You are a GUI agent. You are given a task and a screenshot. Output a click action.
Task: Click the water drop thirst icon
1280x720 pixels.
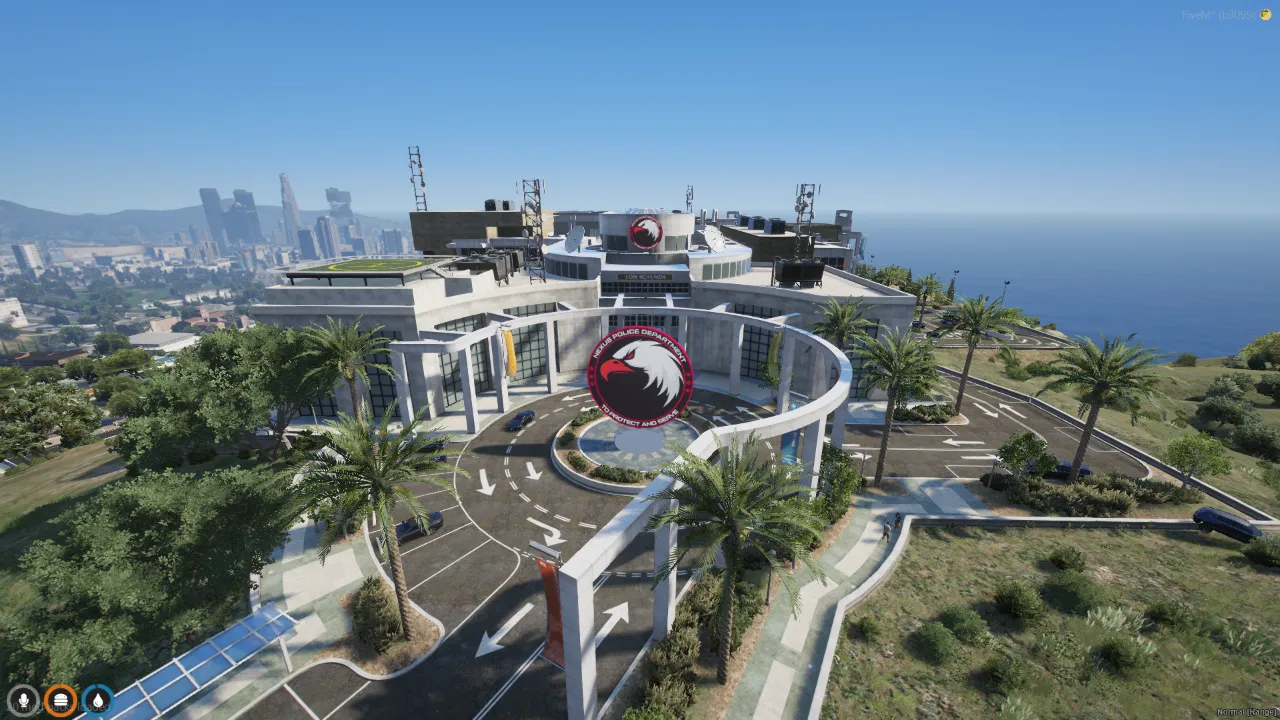pyautogui.click(x=97, y=699)
